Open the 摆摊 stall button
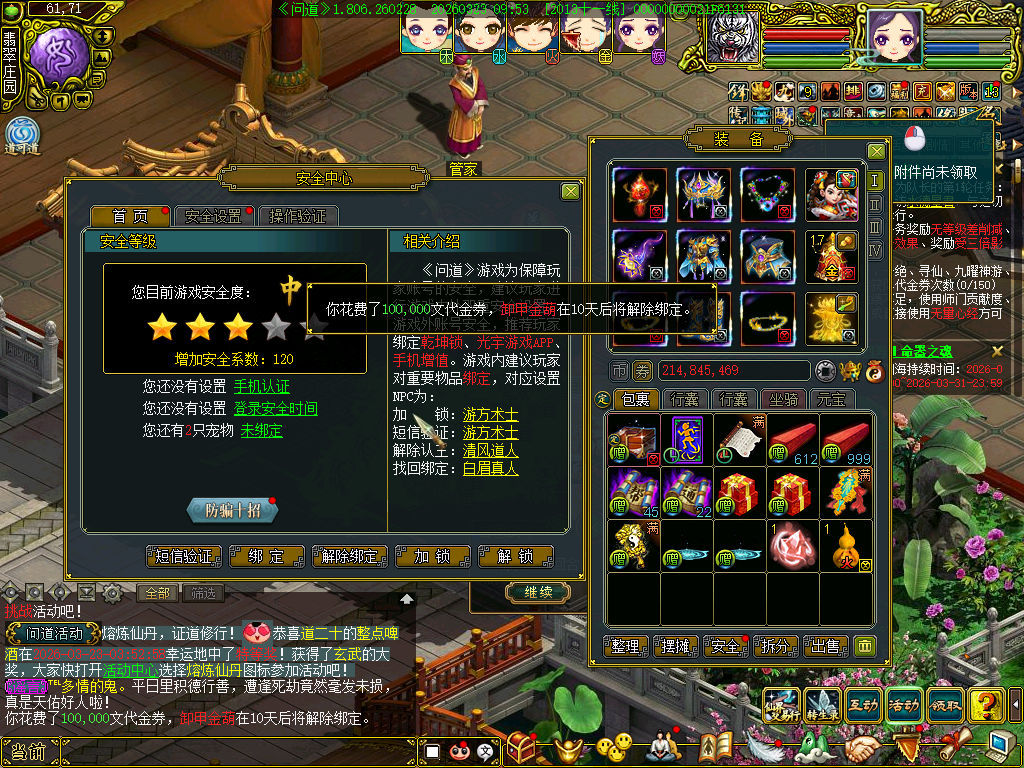Image resolution: width=1024 pixels, height=768 pixels. click(676, 646)
